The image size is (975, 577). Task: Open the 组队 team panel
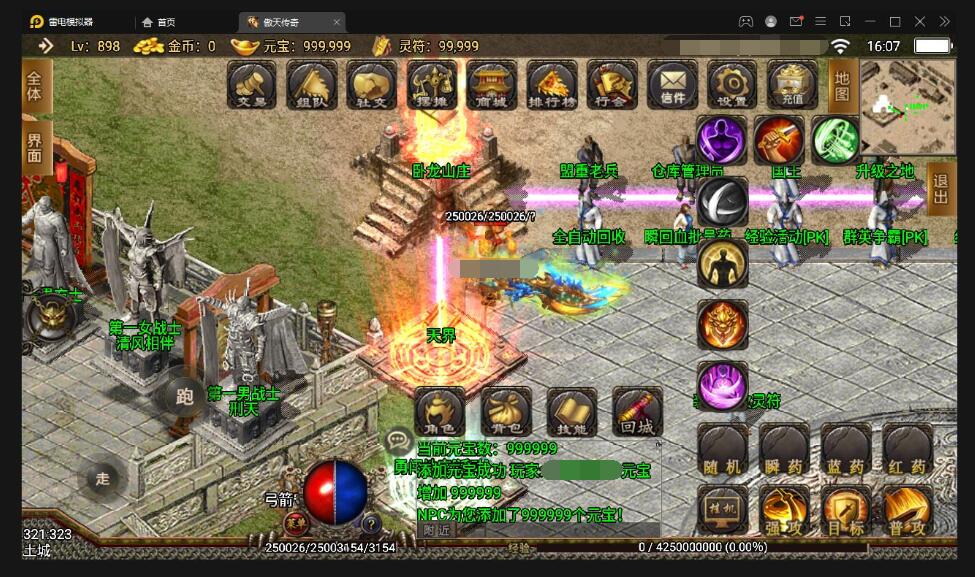click(312, 84)
